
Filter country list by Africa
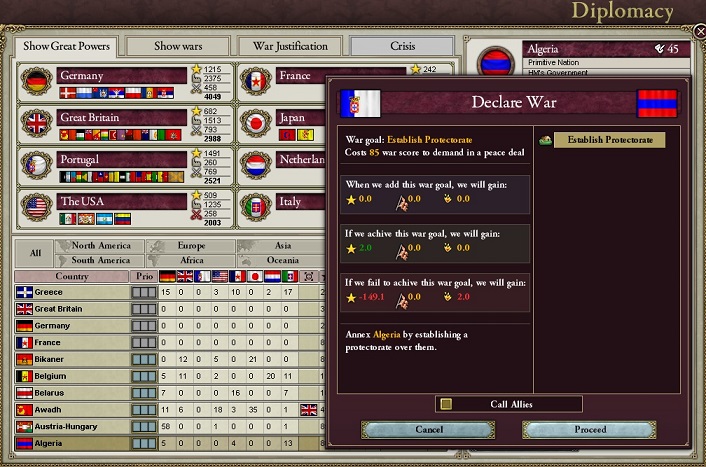tap(191, 260)
